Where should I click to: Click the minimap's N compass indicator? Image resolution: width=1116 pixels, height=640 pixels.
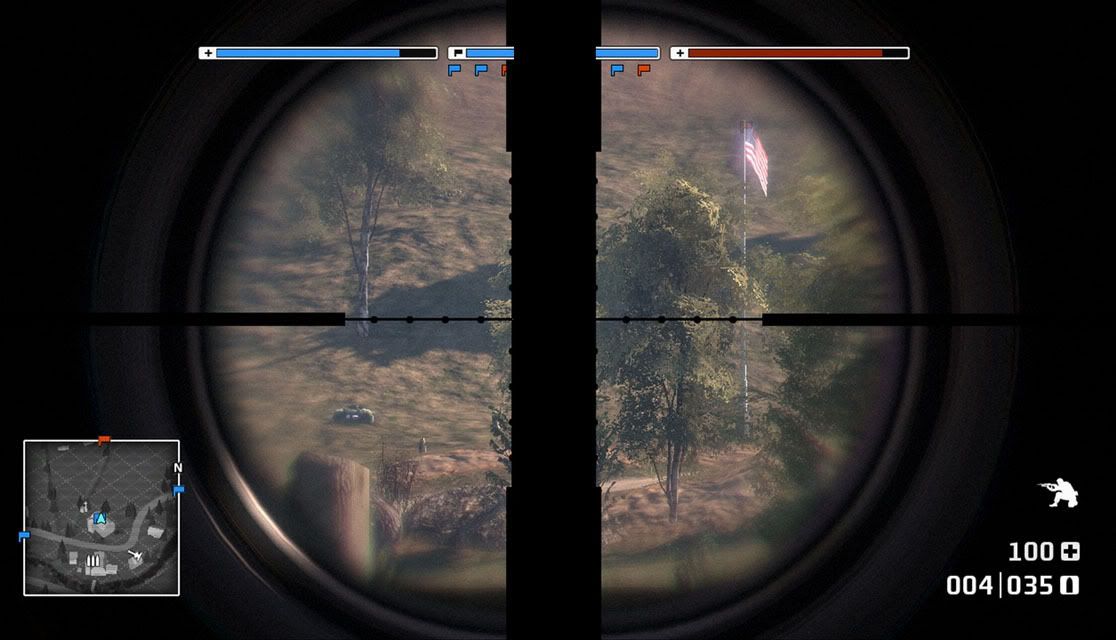point(178,468)
